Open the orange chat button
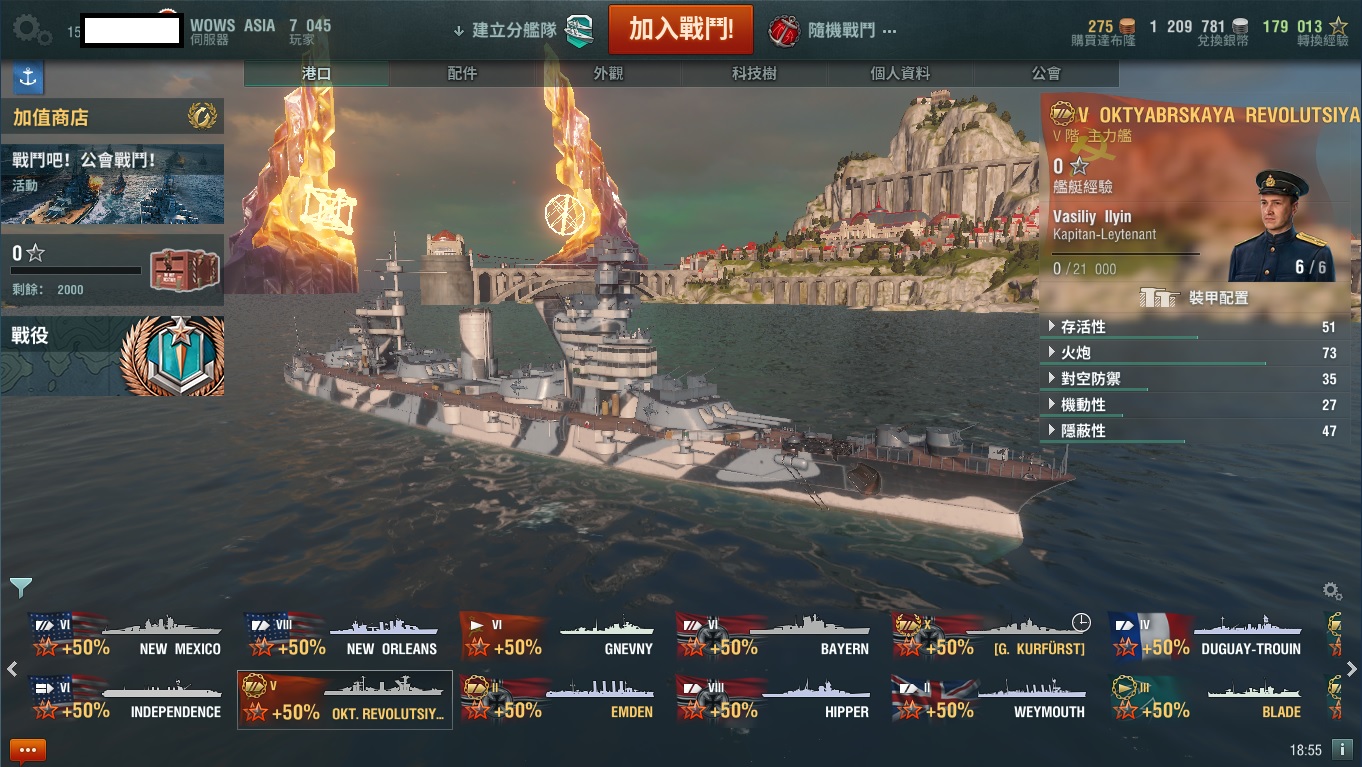This screenshot has width=1362, height=767. click(x=27, y=750)
